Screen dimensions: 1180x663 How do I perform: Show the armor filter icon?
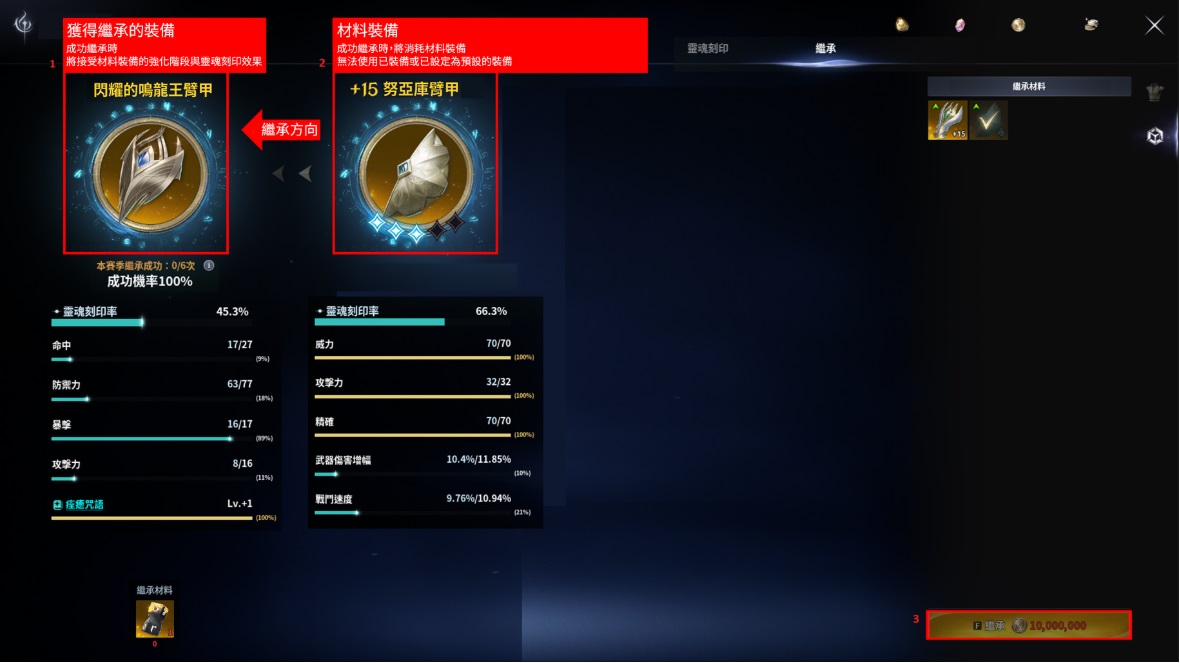coord(1155,93)
